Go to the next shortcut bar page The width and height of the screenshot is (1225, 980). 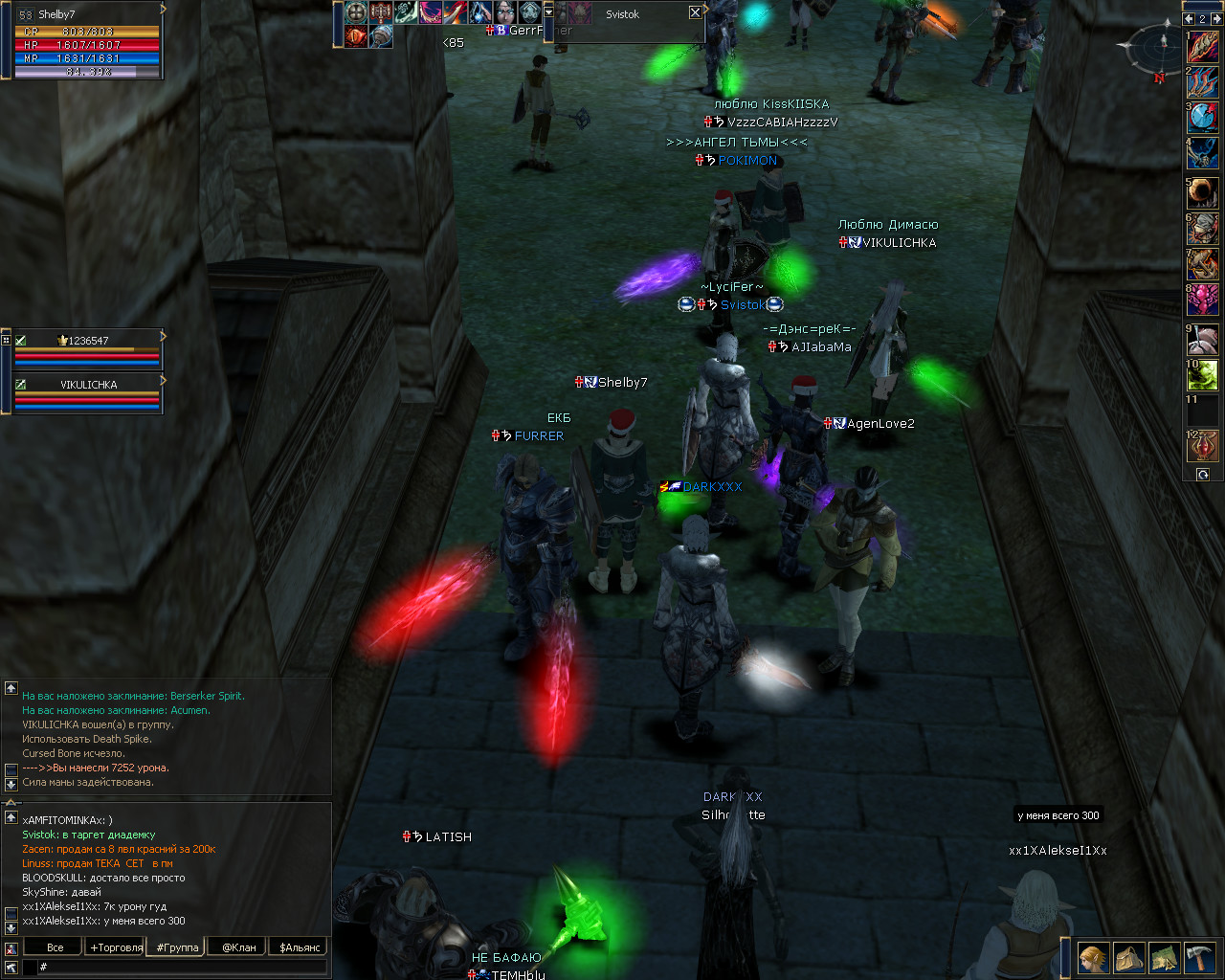[x=1215, y=18]
